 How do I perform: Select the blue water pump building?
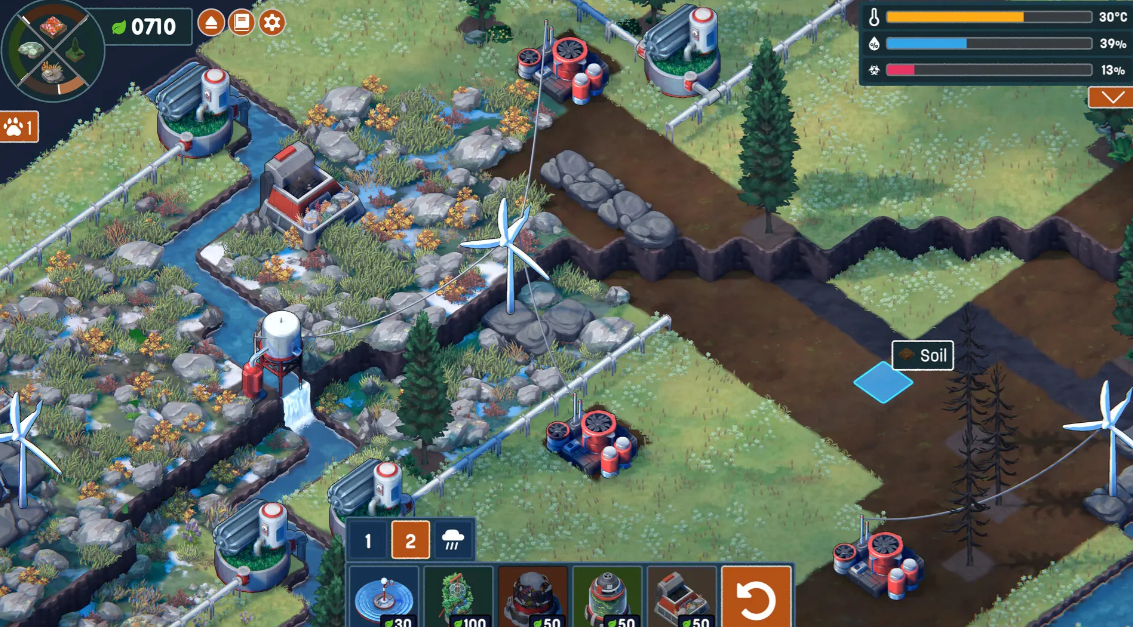[384, 597]
